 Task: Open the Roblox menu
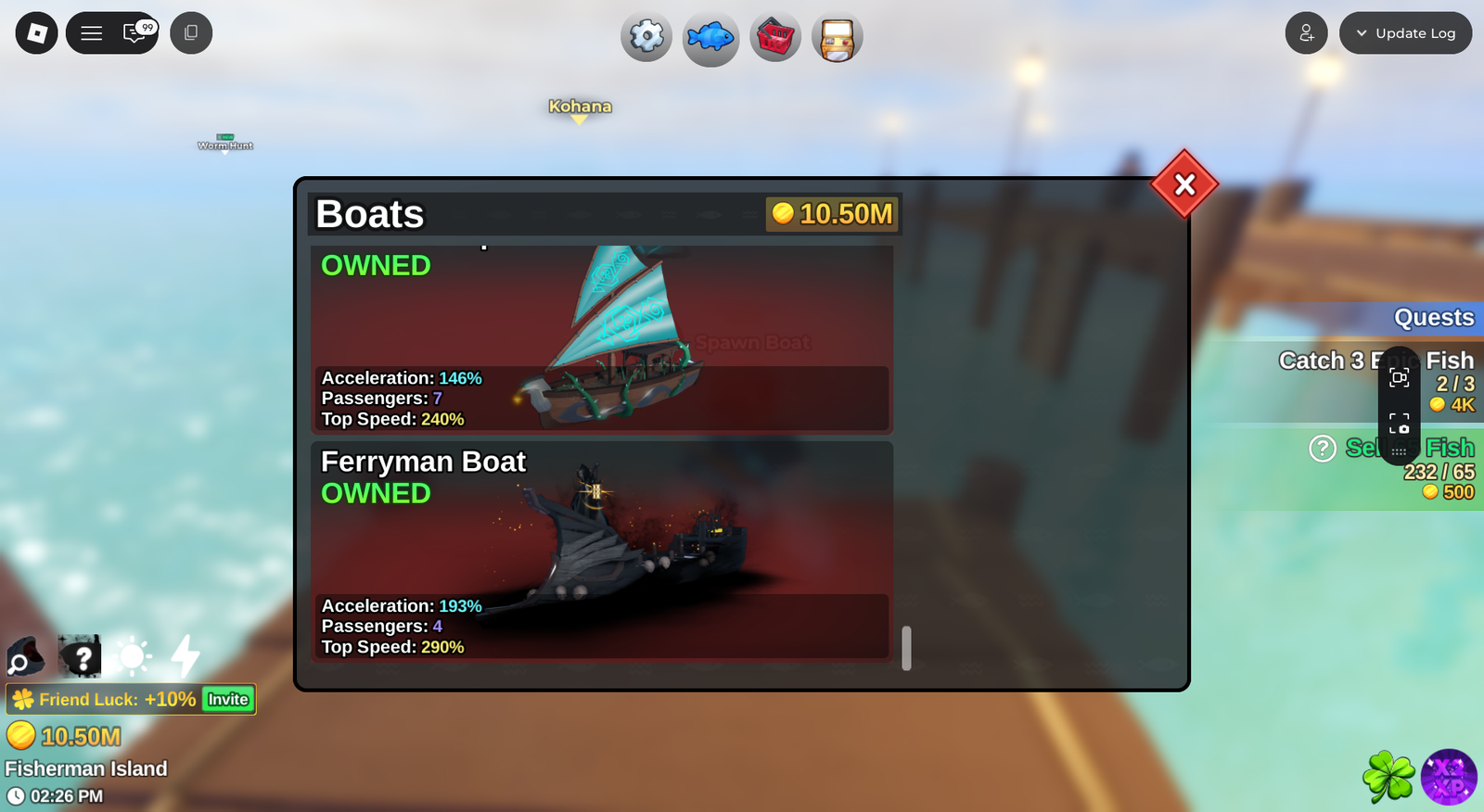click(37, 33)
